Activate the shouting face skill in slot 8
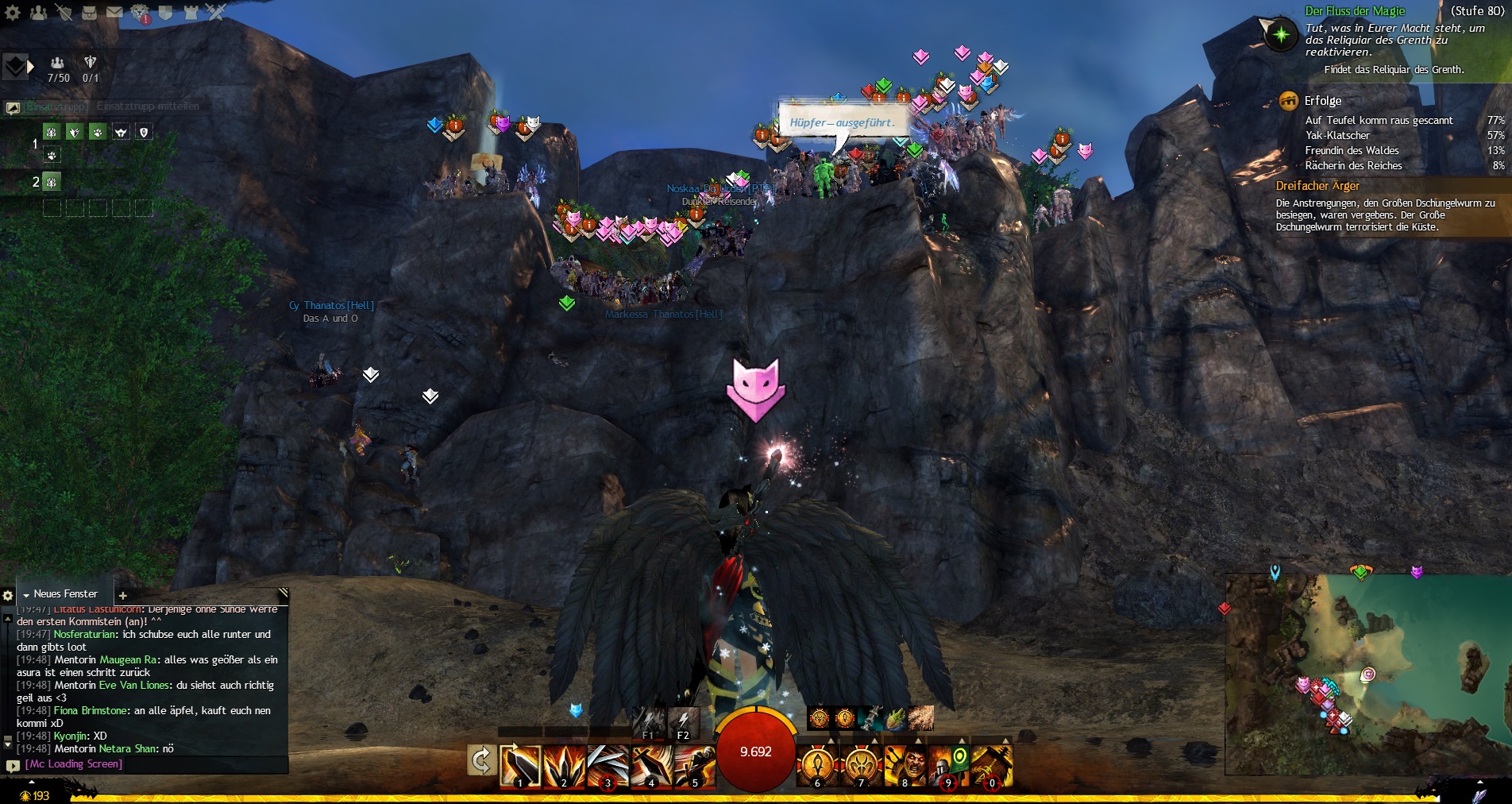1512x804 pixels. 904,765
